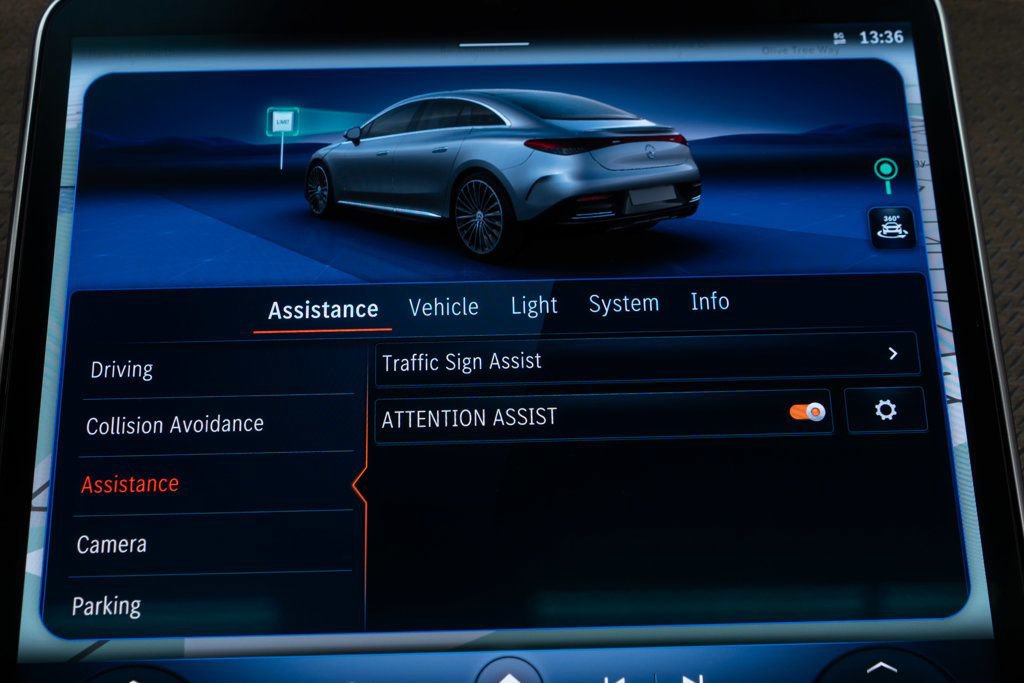Open ATTENTION ASSIST gear settings
1024x683 pixels.
point(885,410)
